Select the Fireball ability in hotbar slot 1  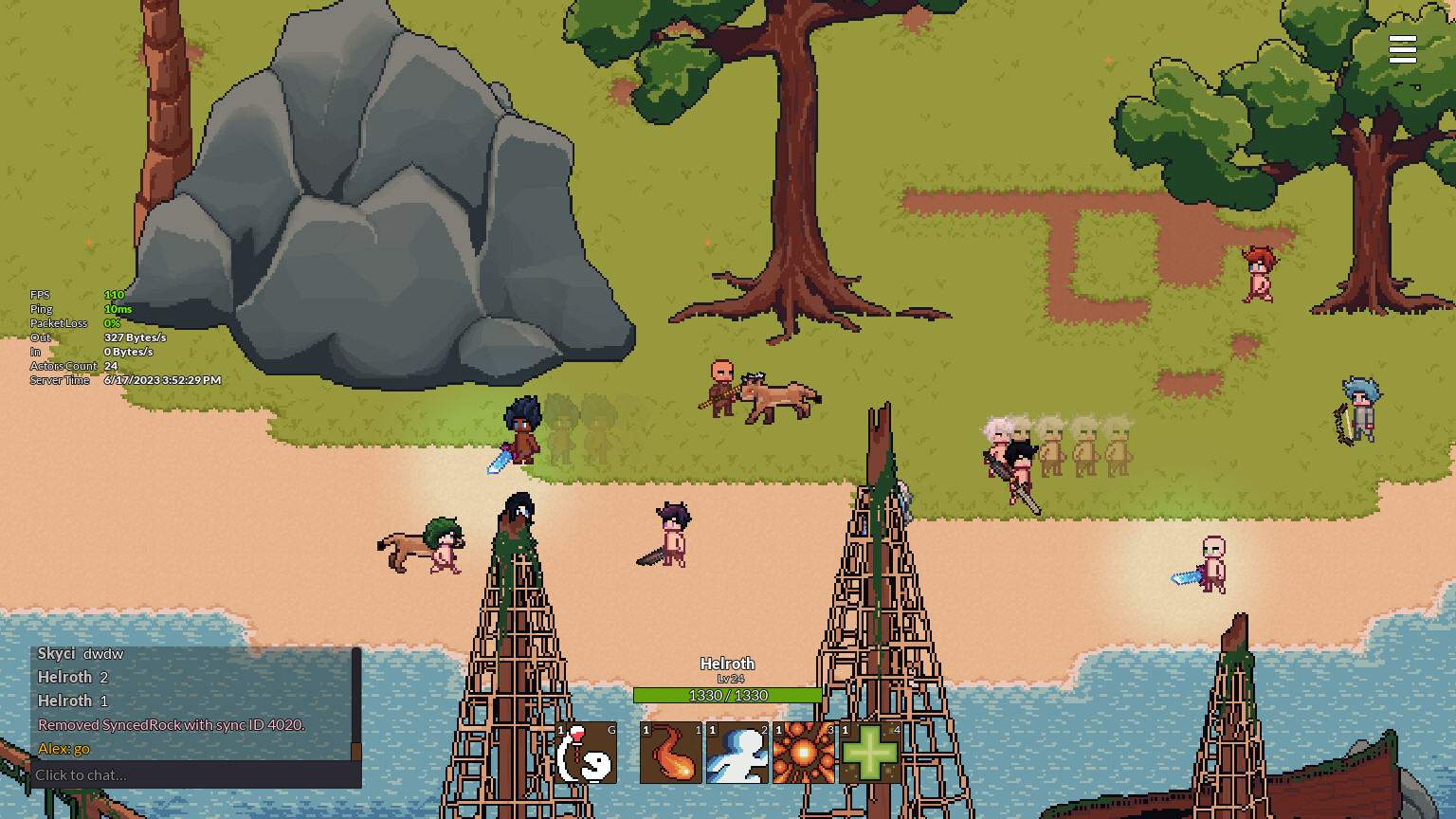[671, 753]
